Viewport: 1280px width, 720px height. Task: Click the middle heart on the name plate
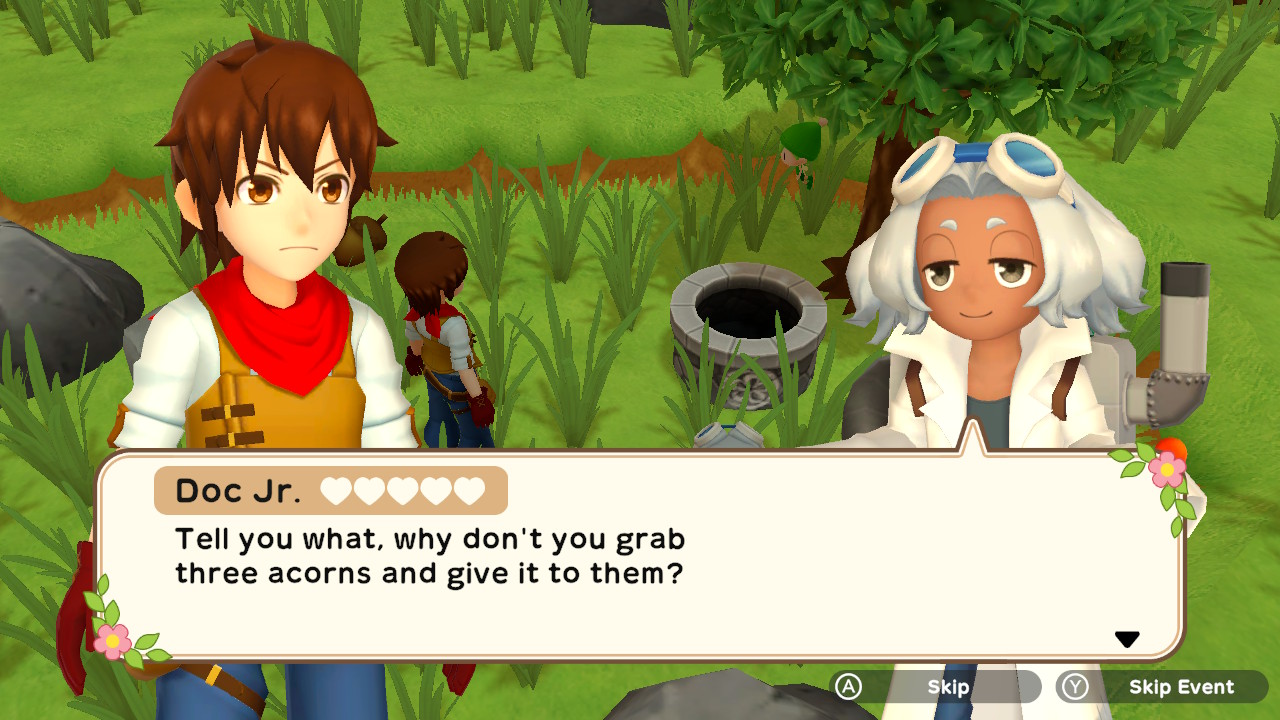click(405, 491)
